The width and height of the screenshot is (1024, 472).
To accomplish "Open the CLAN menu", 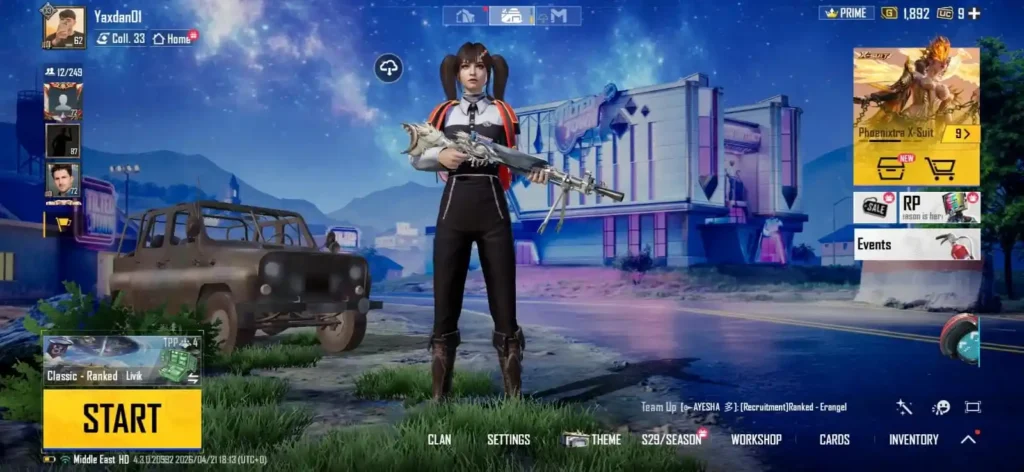I will click(439, 440).
